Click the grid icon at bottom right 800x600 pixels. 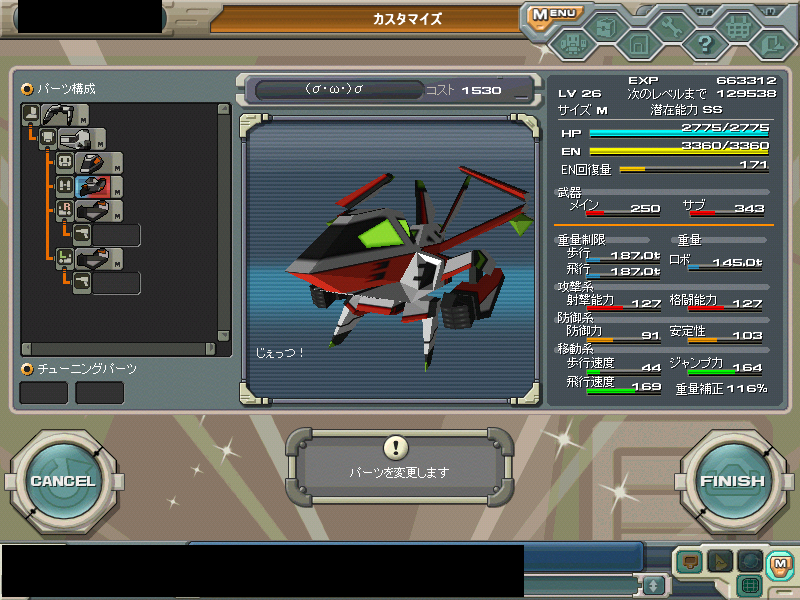[x=750, y=584]
